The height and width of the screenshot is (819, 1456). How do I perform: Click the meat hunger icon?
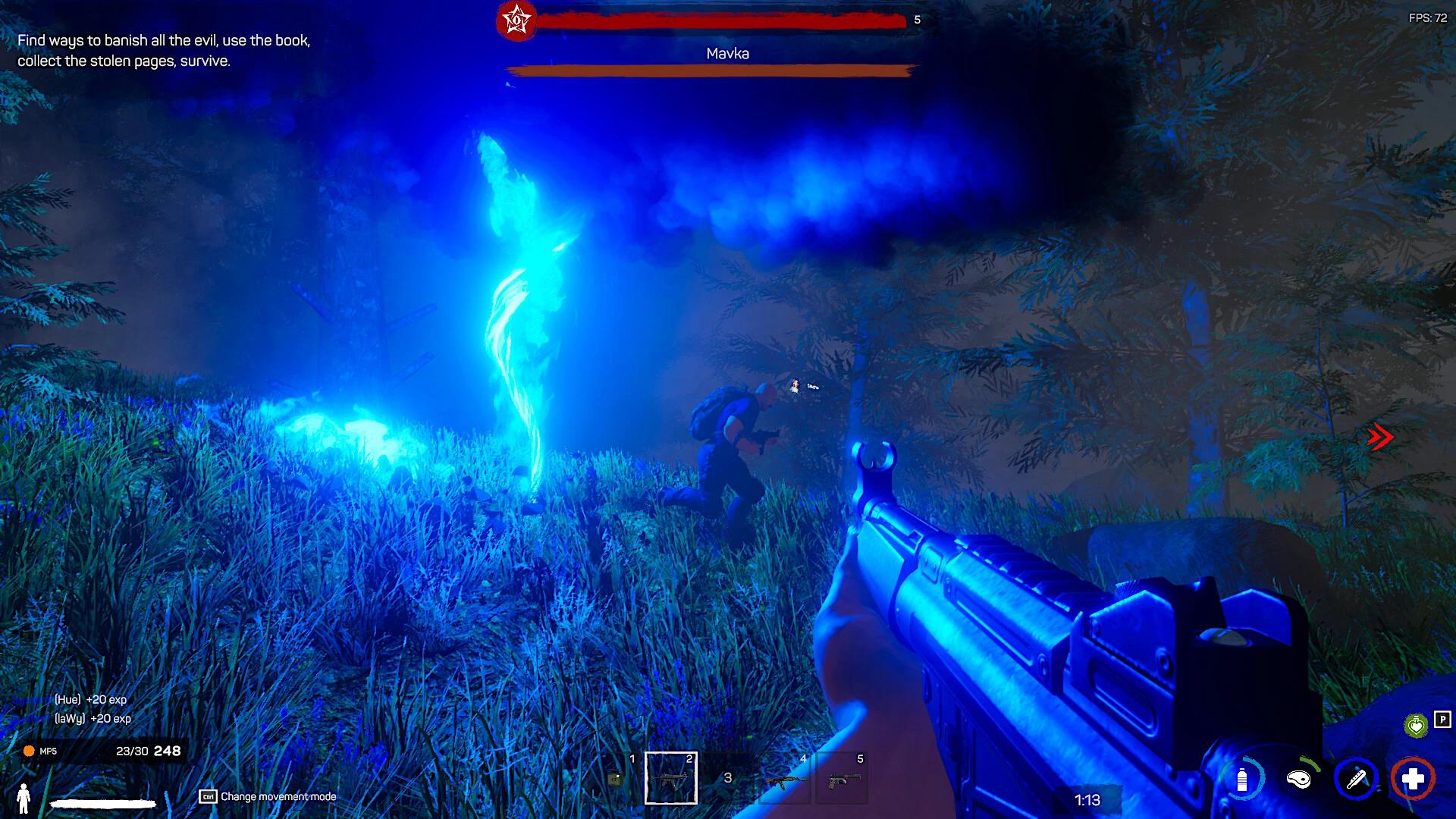point(1298,780)
